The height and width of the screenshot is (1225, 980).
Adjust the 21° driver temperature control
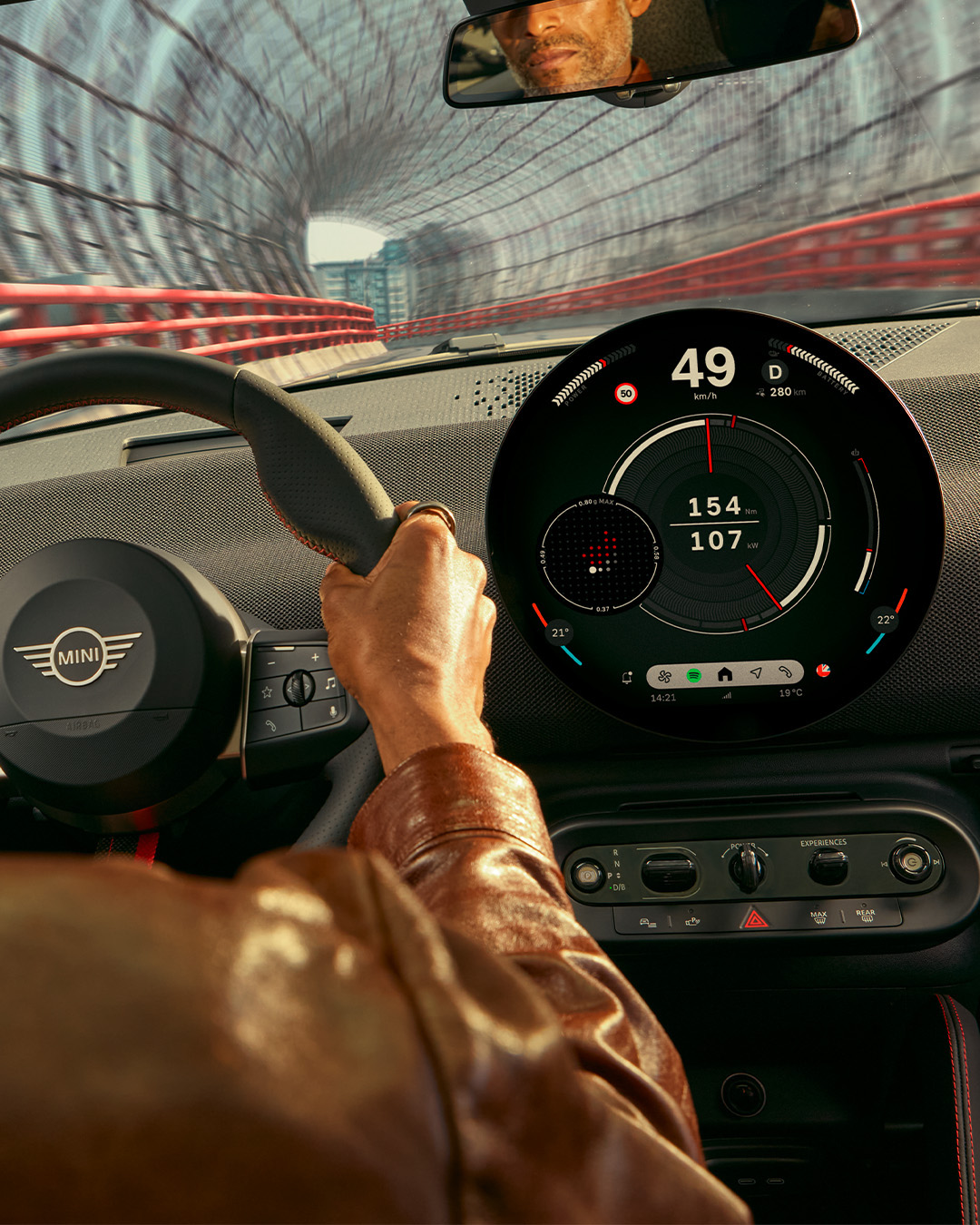560,632
